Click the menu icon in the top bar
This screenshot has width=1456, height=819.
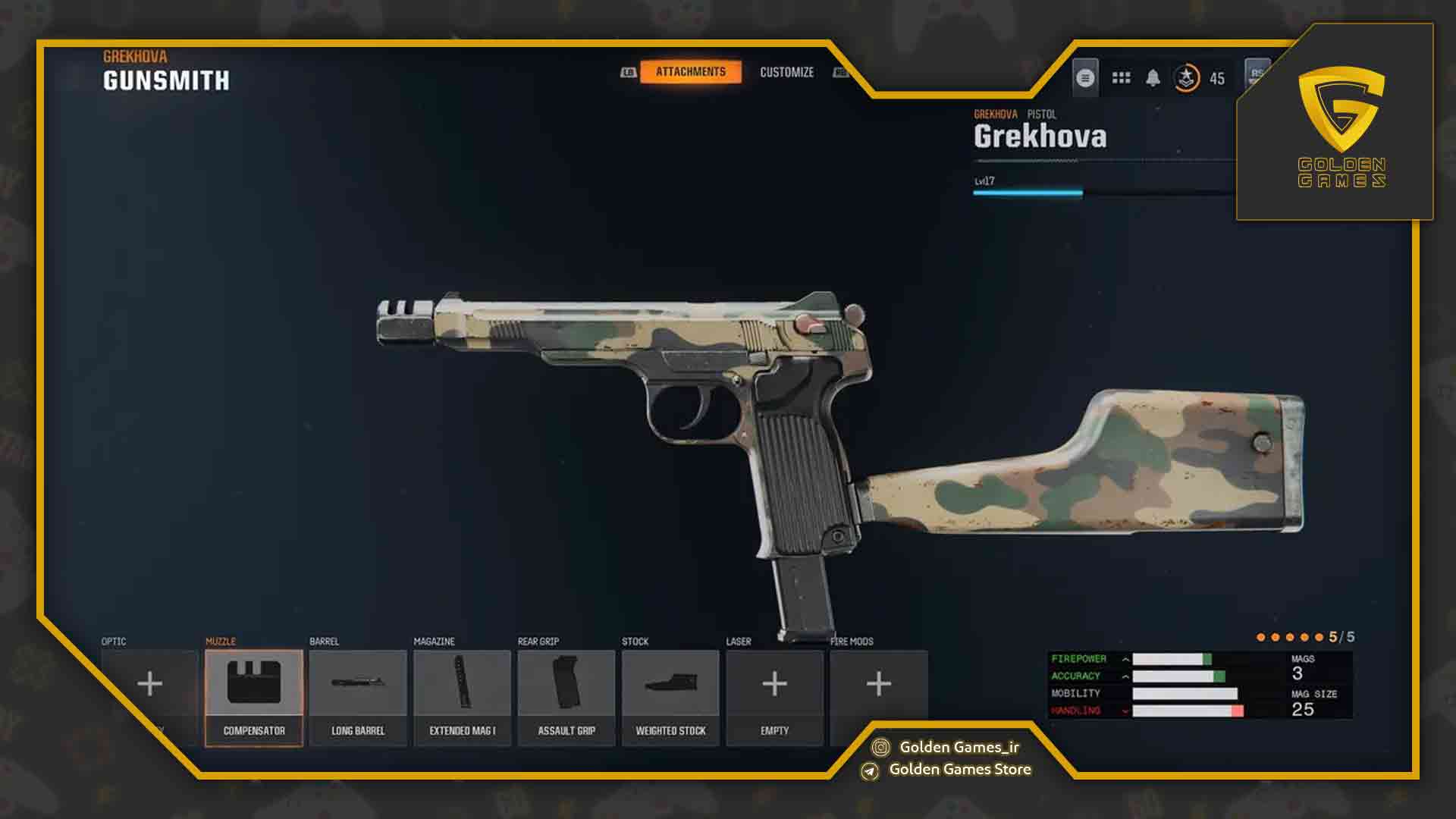point(1086,78)
